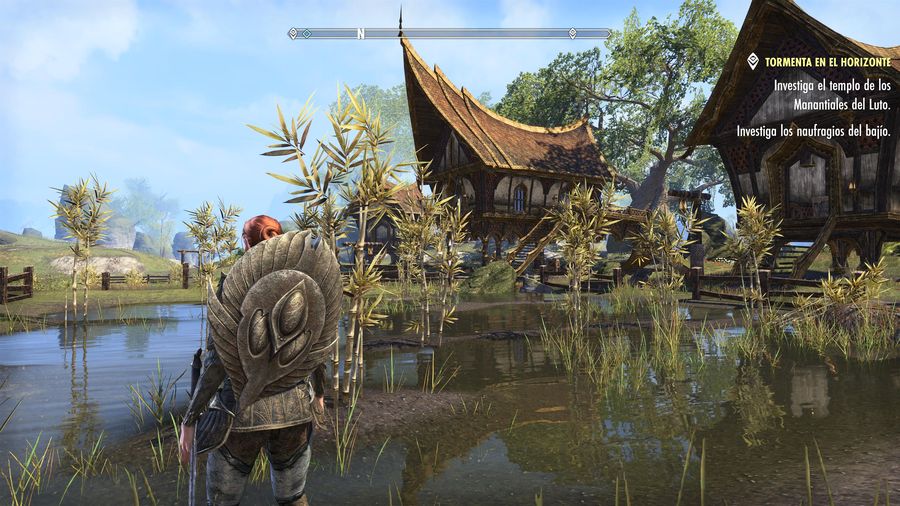Click the Investiga los naufragios del bajío objective

(813, 131)
